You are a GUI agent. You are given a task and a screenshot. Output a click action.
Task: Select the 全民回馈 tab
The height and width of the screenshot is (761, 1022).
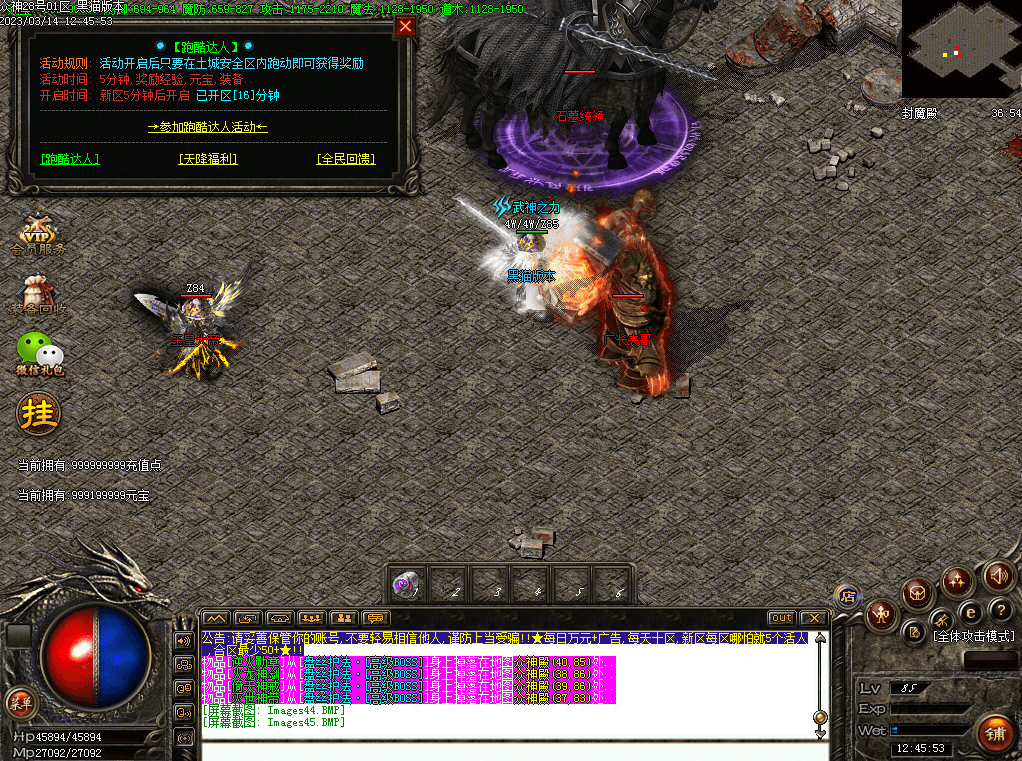pos(345,159)
